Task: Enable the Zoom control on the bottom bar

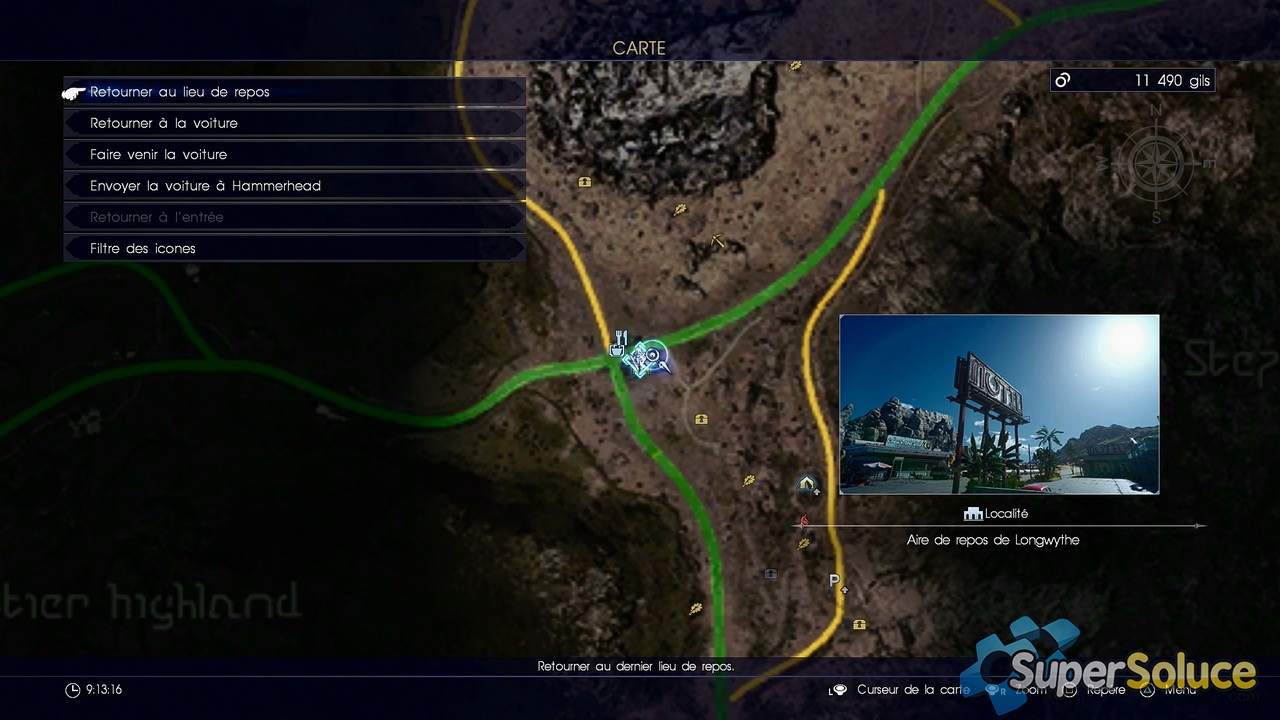Action: 1020,690
